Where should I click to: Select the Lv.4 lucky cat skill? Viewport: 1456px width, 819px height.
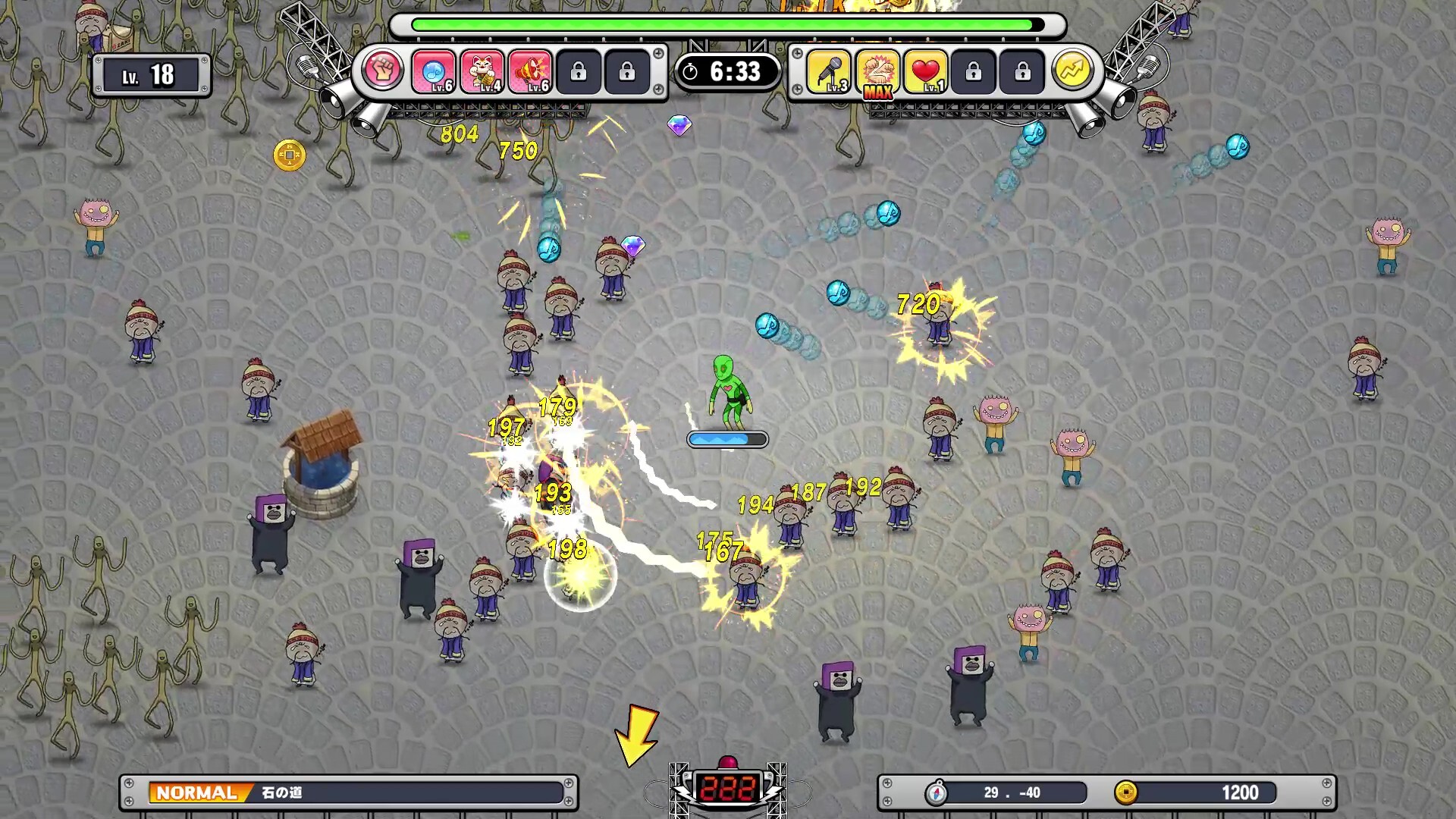483,71
